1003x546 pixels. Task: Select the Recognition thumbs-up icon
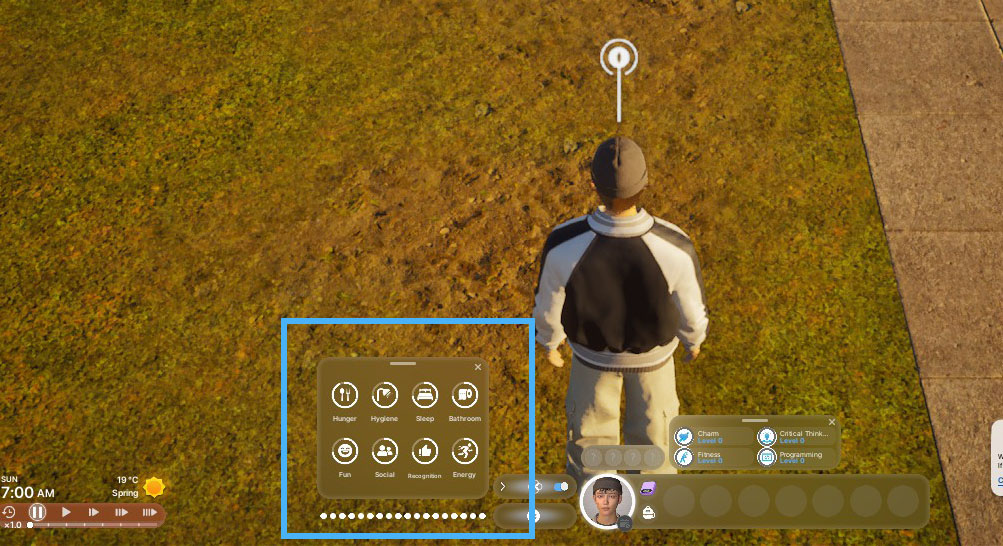coord(425,451)
